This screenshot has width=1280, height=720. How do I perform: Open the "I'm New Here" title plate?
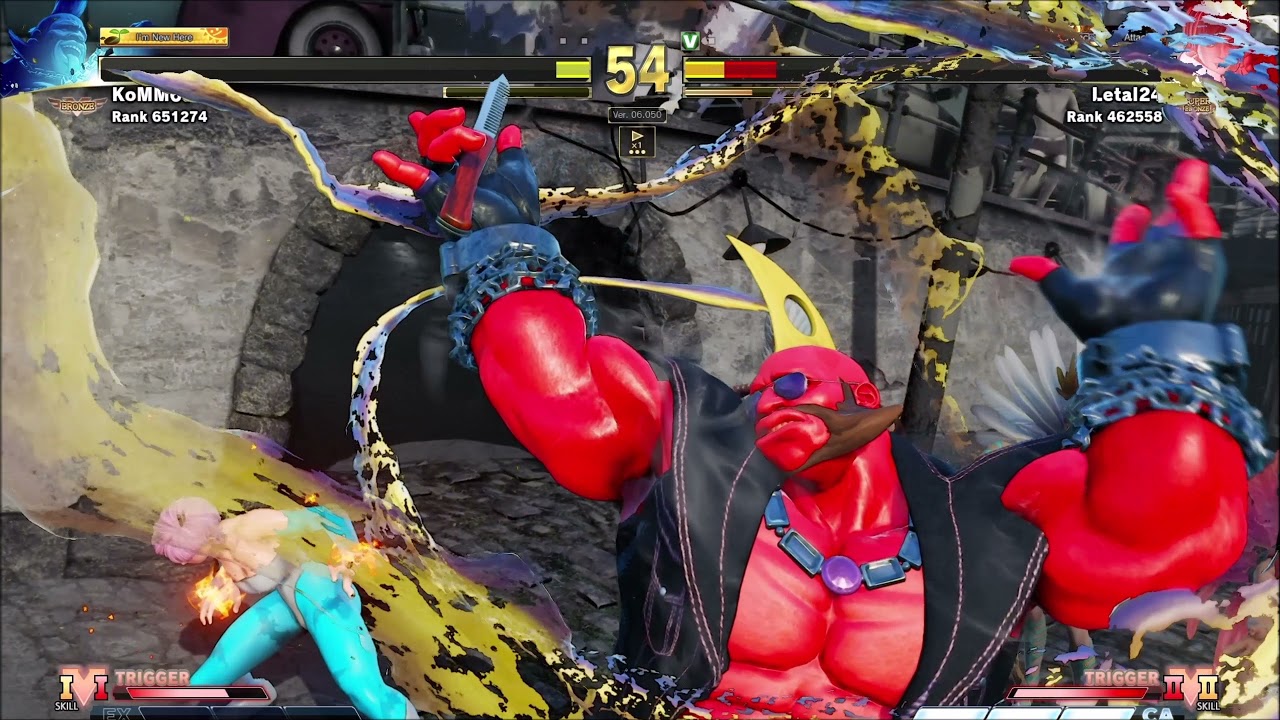(x=164, y=37)
